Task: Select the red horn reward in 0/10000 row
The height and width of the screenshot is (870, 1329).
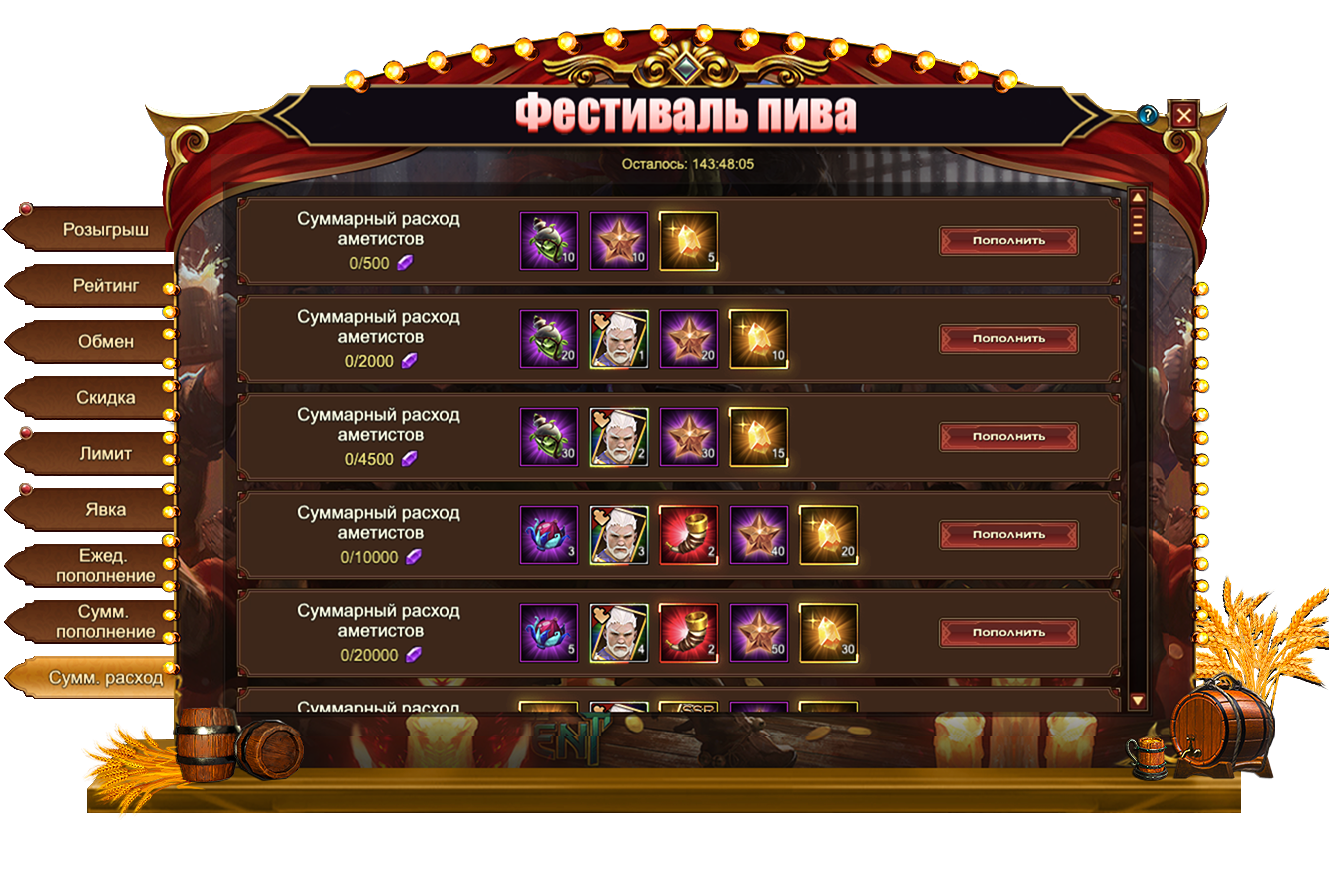Action: pyautogui.click(x=689, y=535)
